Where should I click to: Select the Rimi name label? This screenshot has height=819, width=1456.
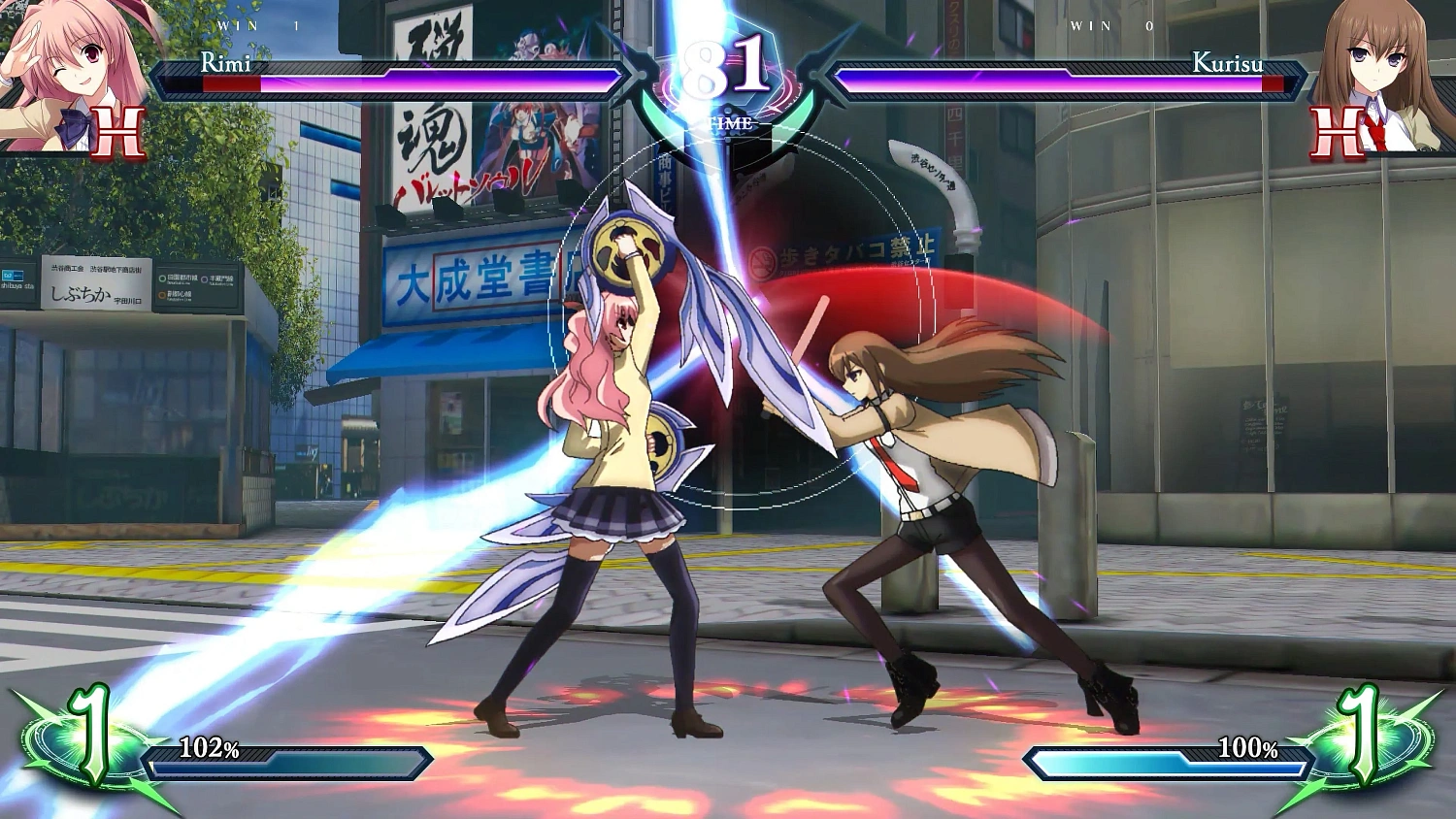click(x=224, y=66)
